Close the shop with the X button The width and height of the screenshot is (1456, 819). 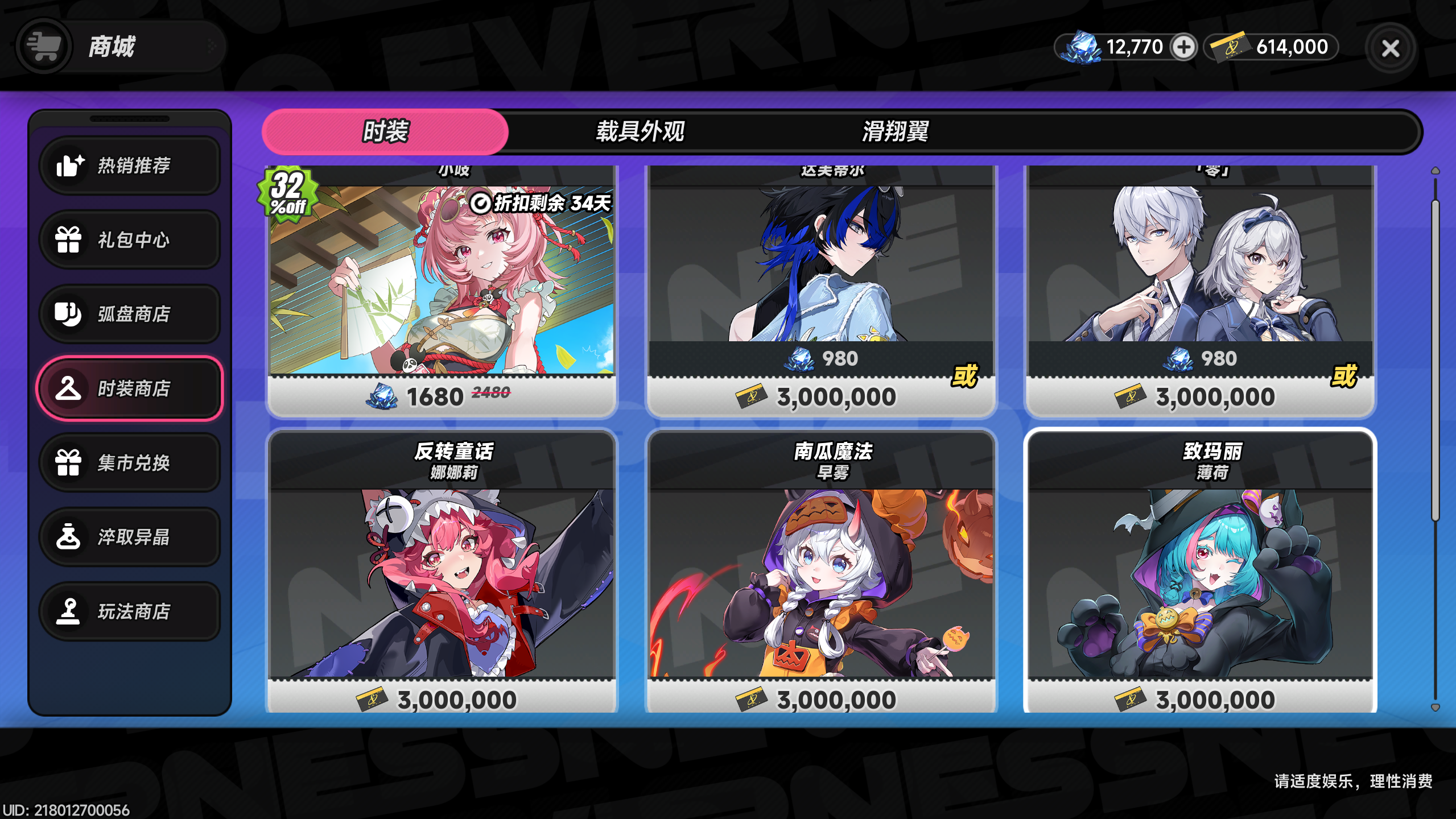[x=1390, y=48]
